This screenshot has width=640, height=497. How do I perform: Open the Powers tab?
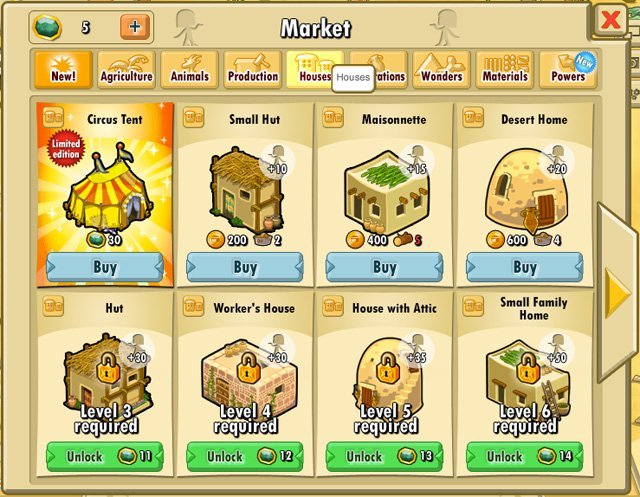pyautogui.click(x=568, y=70)
